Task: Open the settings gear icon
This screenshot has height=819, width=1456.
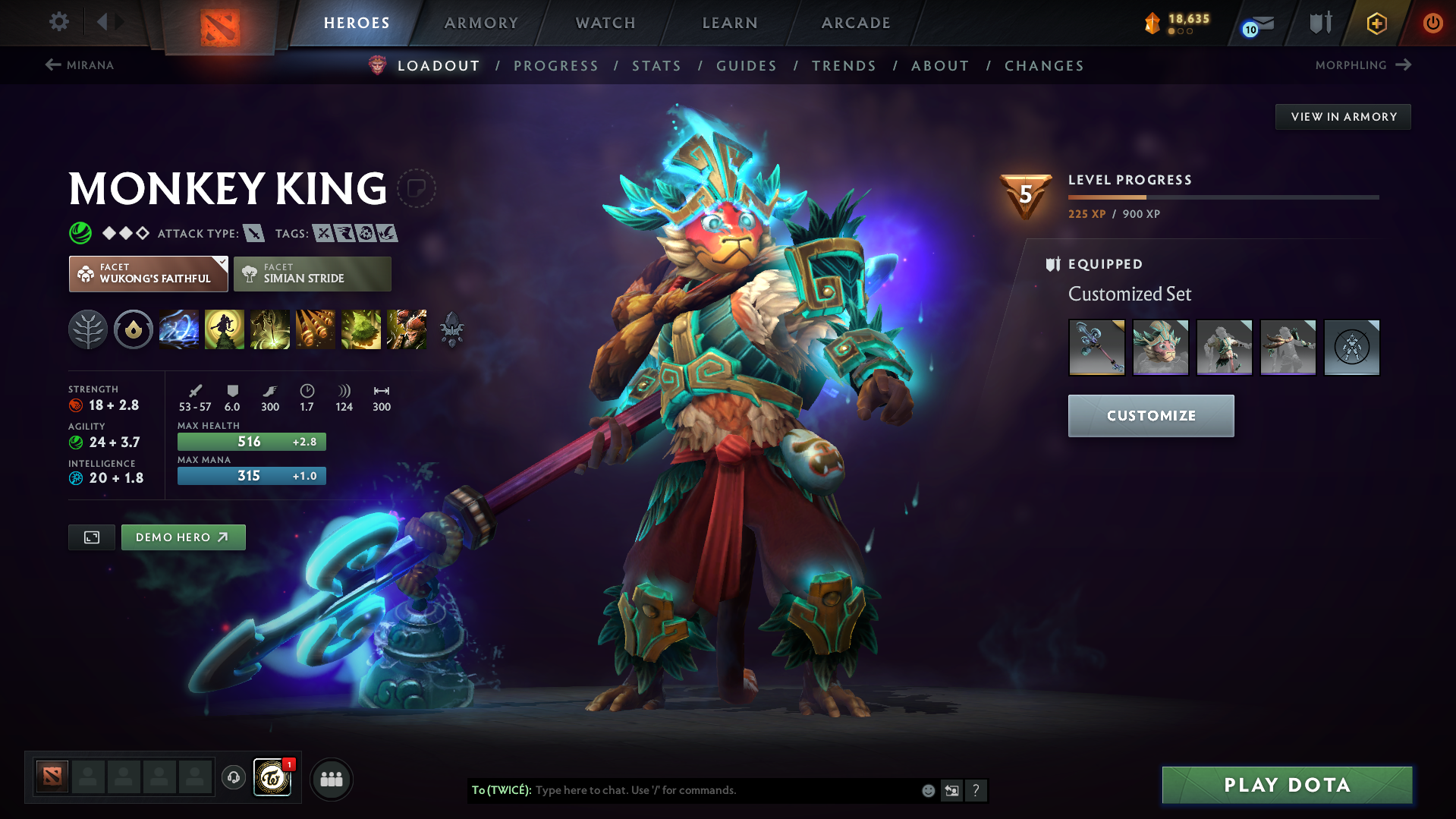Action: pyautogui.click(x=58, y=23)
